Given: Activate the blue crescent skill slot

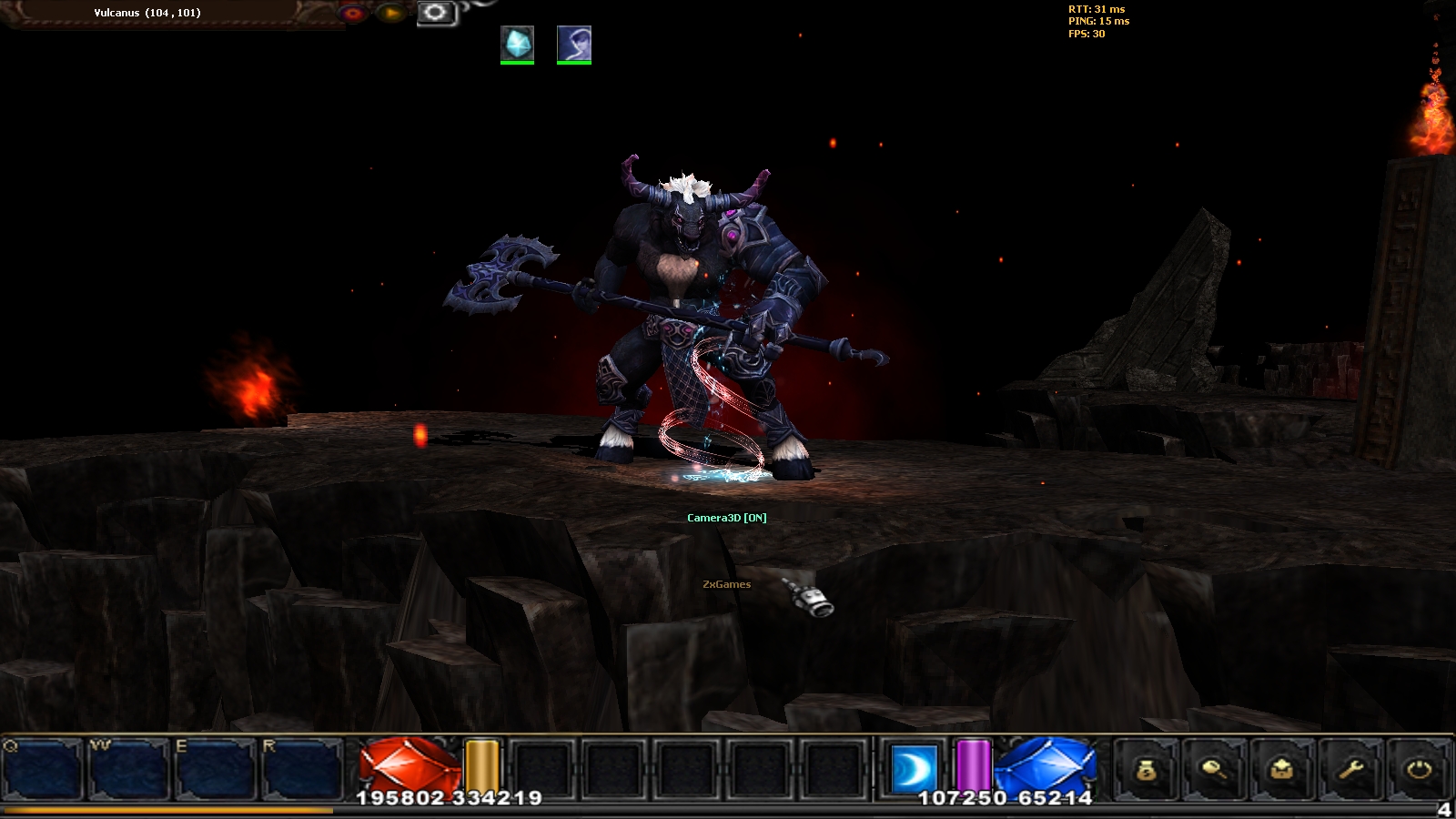Looking at the screenshot, I should pyautogui.click(x=913, y=767).
